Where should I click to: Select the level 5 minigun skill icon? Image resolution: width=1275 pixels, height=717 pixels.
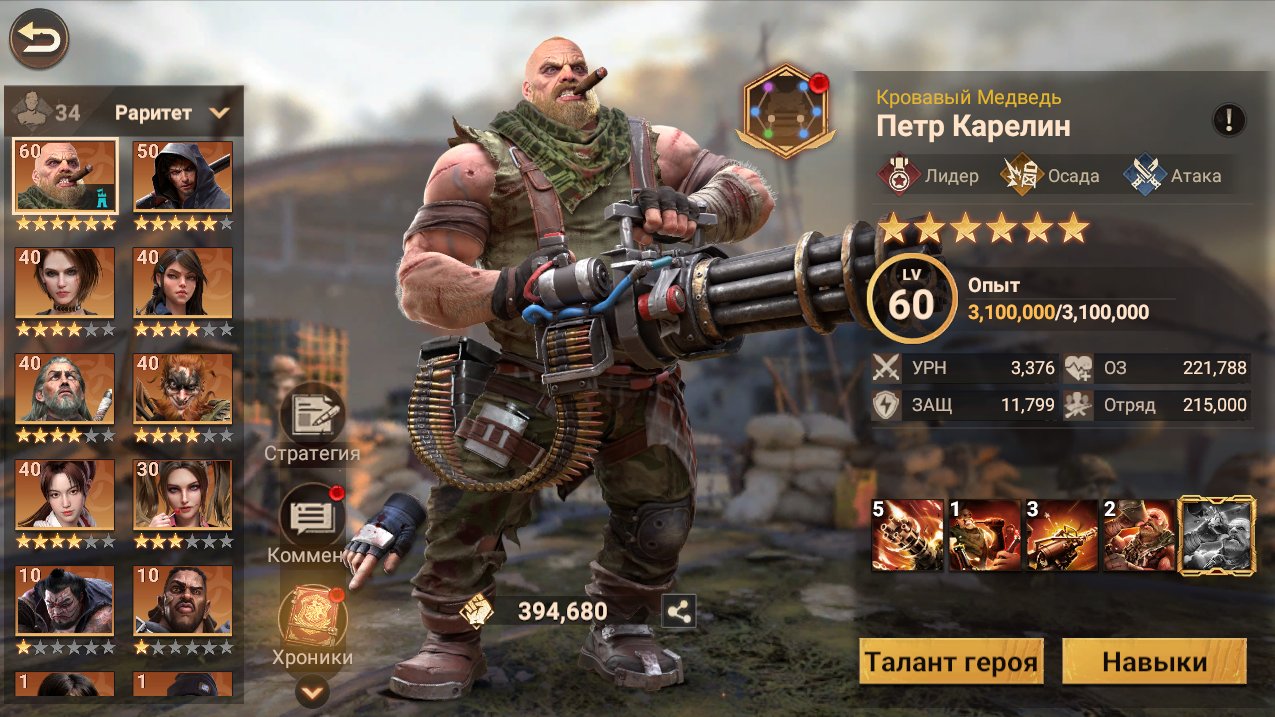click(x=907, y=535)
